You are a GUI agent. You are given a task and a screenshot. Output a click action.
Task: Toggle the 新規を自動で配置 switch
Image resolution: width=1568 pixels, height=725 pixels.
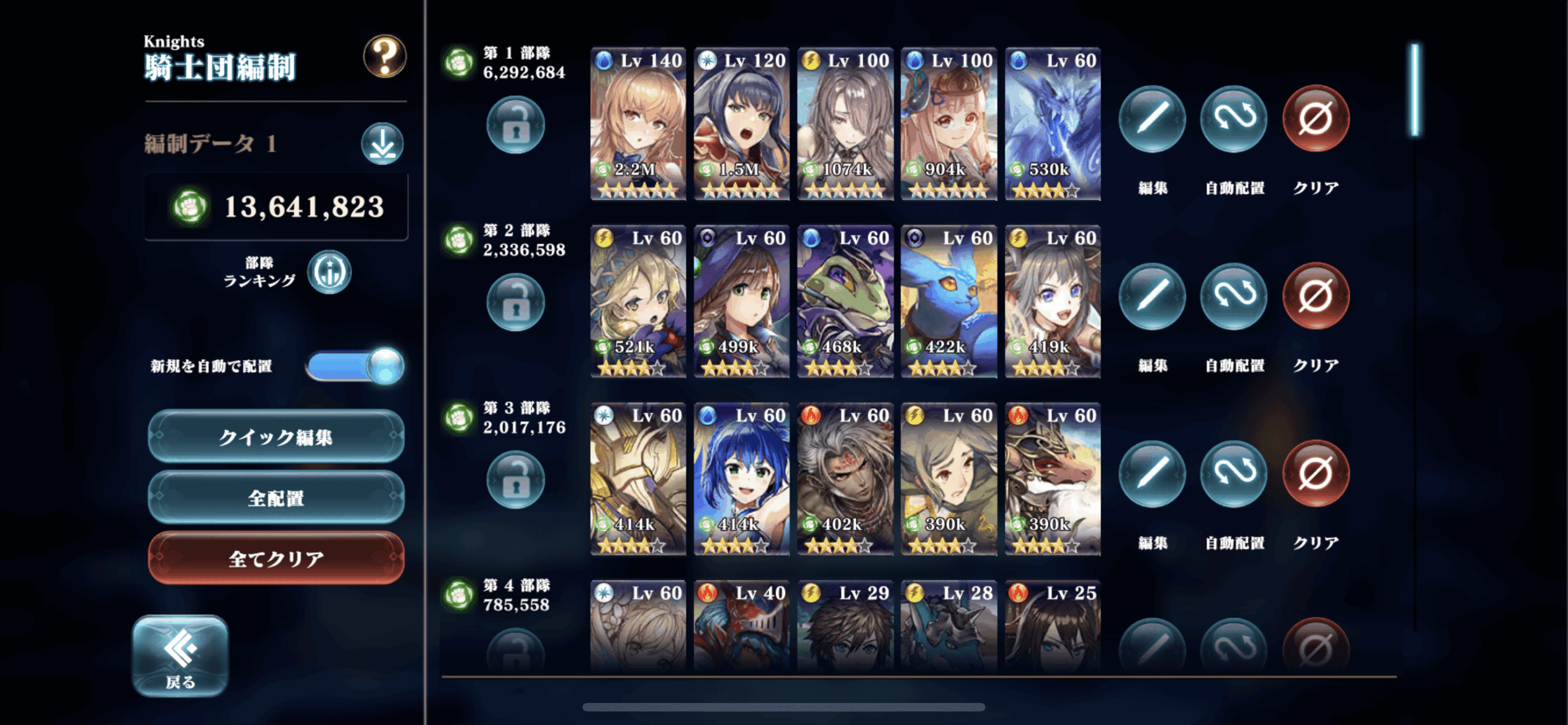pos(355,366)
